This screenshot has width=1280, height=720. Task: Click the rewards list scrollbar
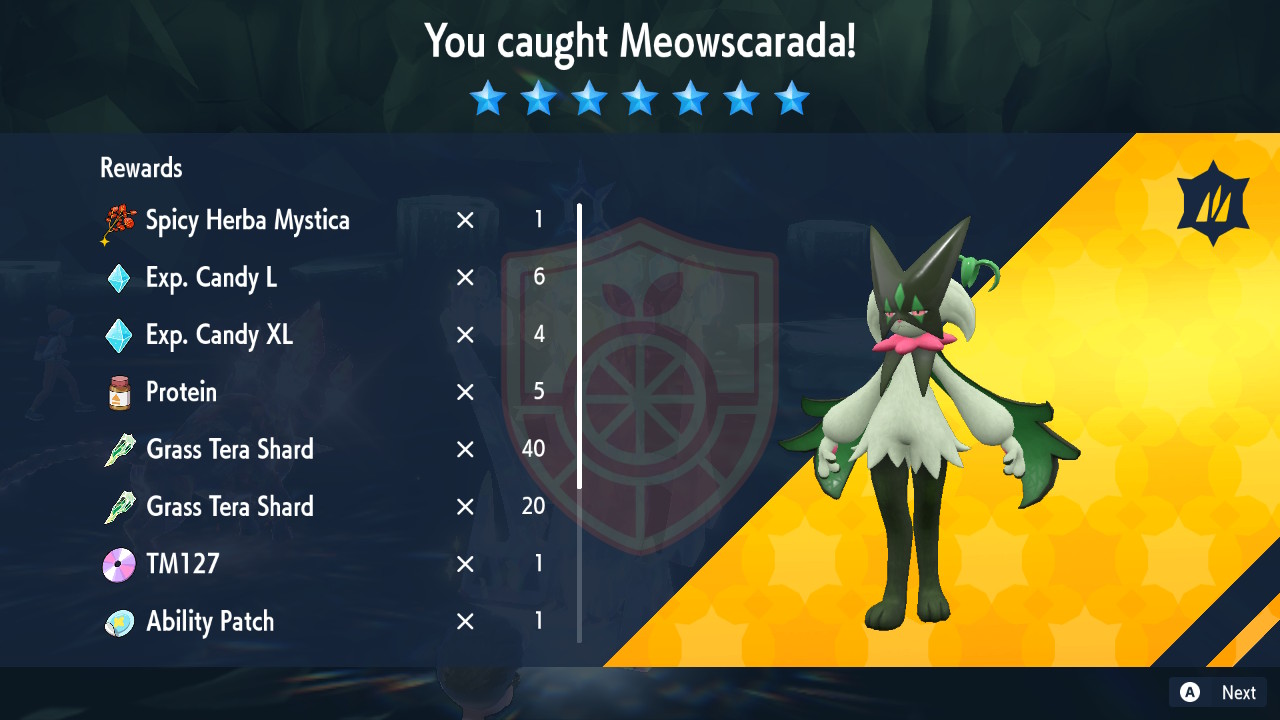[580, 350]
